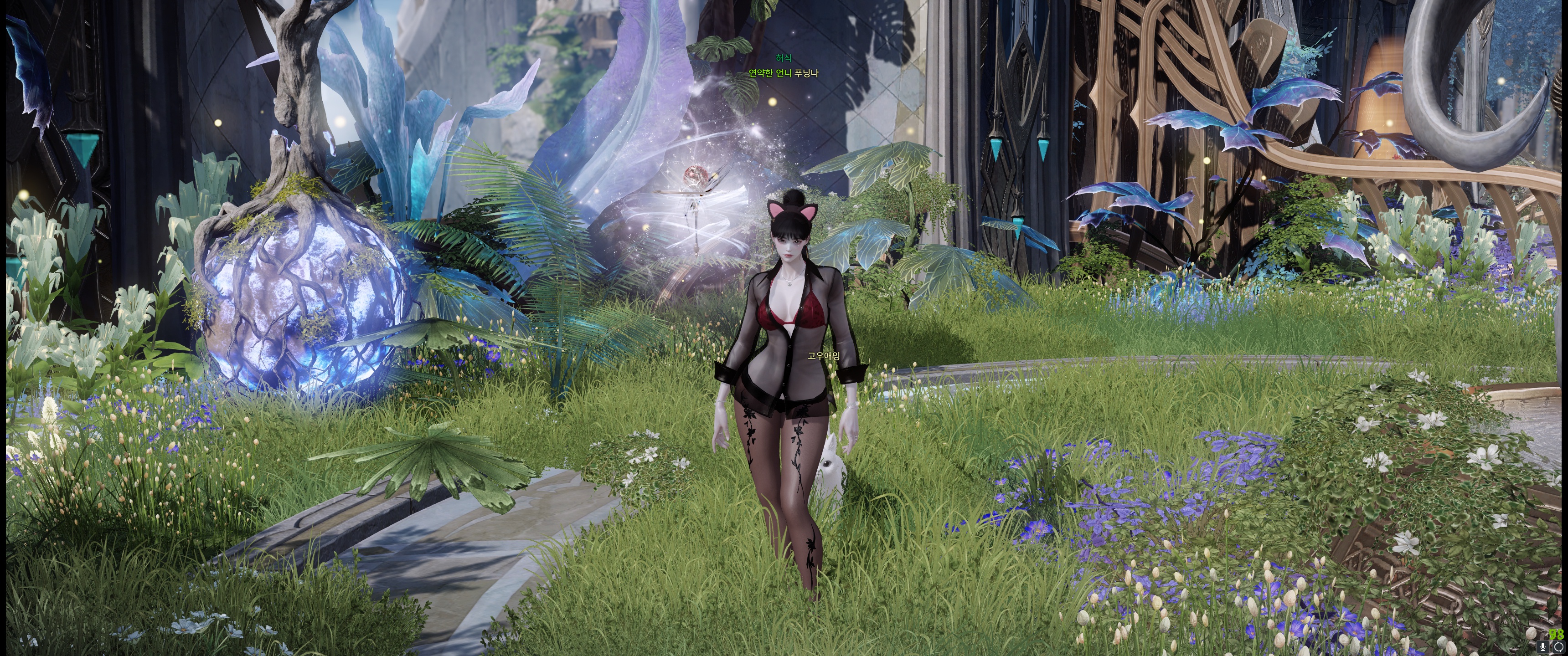
Task: Click the instant replay circular arrows icon
Action: pos(1558,646)
